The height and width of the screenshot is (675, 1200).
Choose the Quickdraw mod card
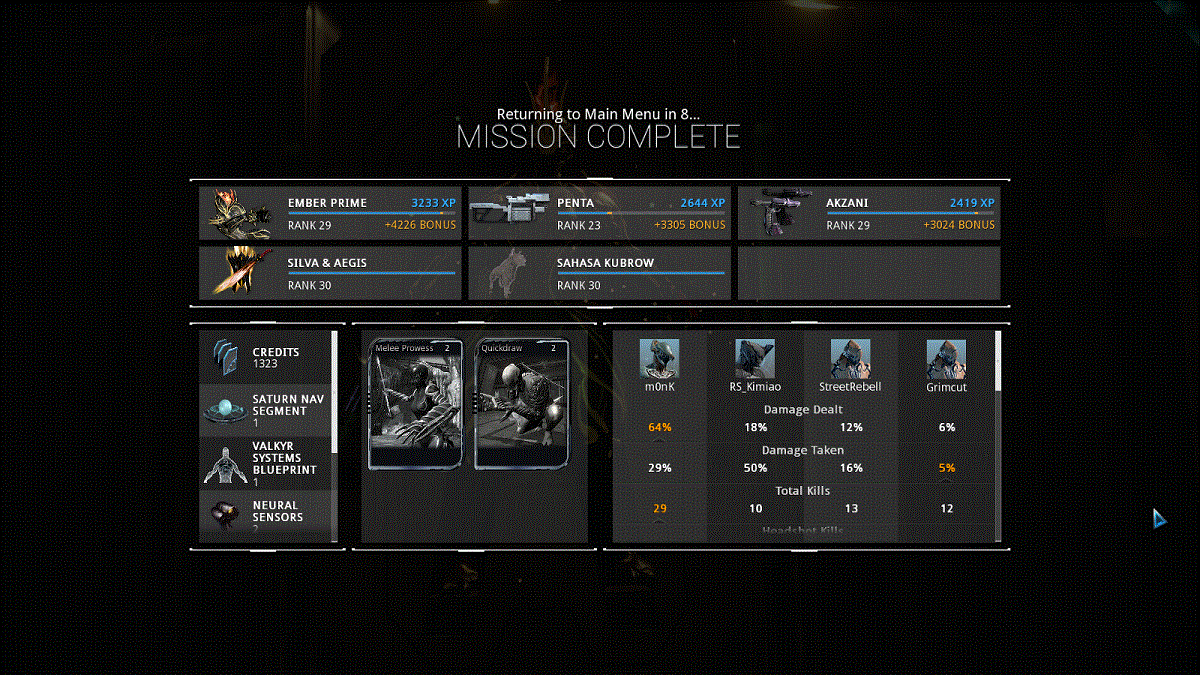521,404
